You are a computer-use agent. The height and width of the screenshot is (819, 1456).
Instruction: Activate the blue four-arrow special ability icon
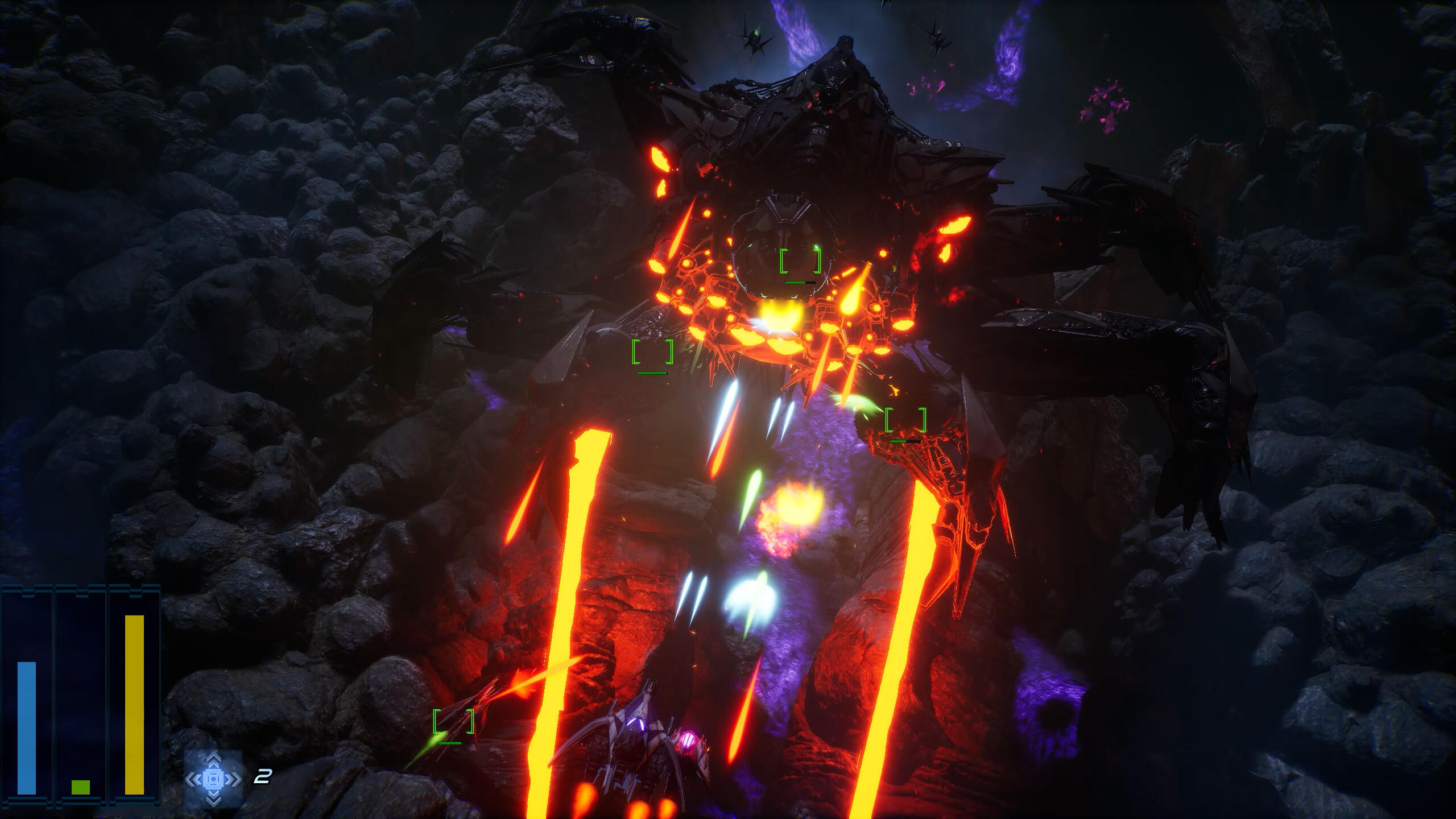pyautogui.click(x=213, y=777)
